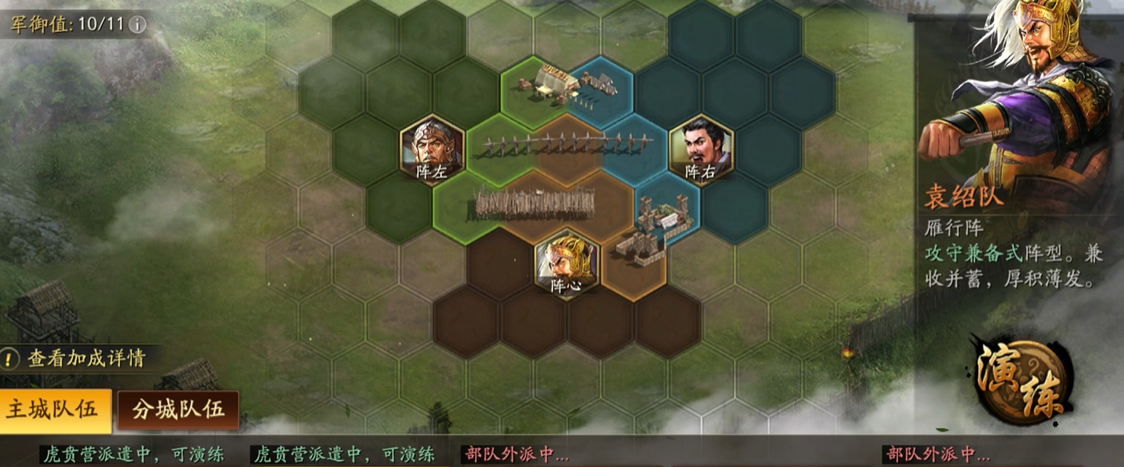Open 查看加成详情 bonus details
The width and height of the screenshot is (1124, 467).
coord(86,358)
